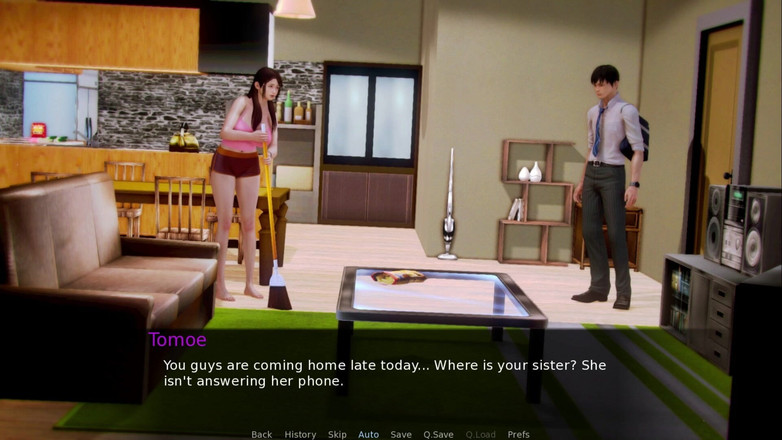The height and width of the screenshot is (440, 782).
Task: Open the Save menu
Action: tap(401, 434)
